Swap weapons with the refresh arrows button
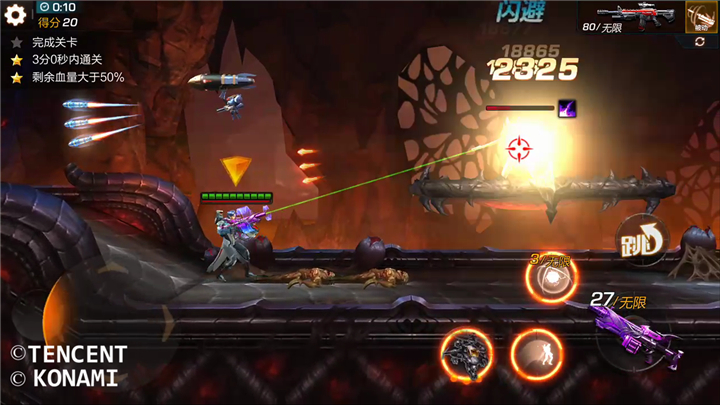Viewport: 720px width, 405px height. coord(699,42)
